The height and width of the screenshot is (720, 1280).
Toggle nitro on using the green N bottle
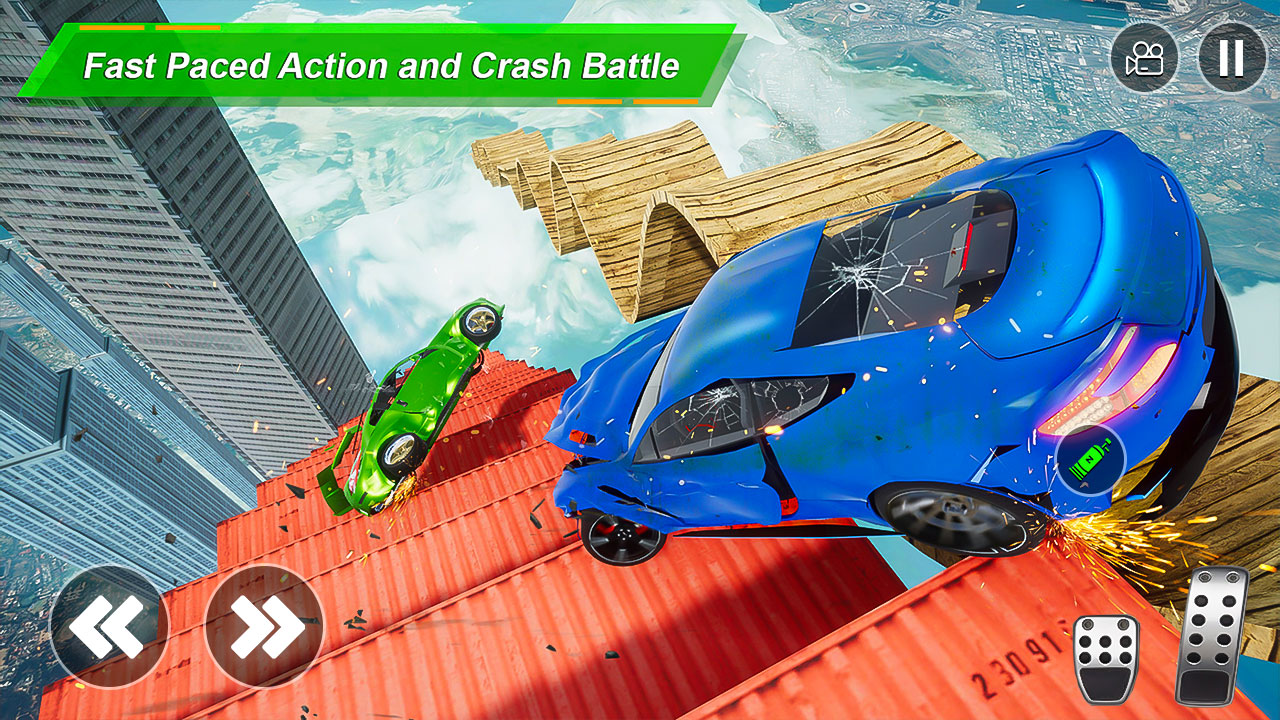coord(1090,458)
